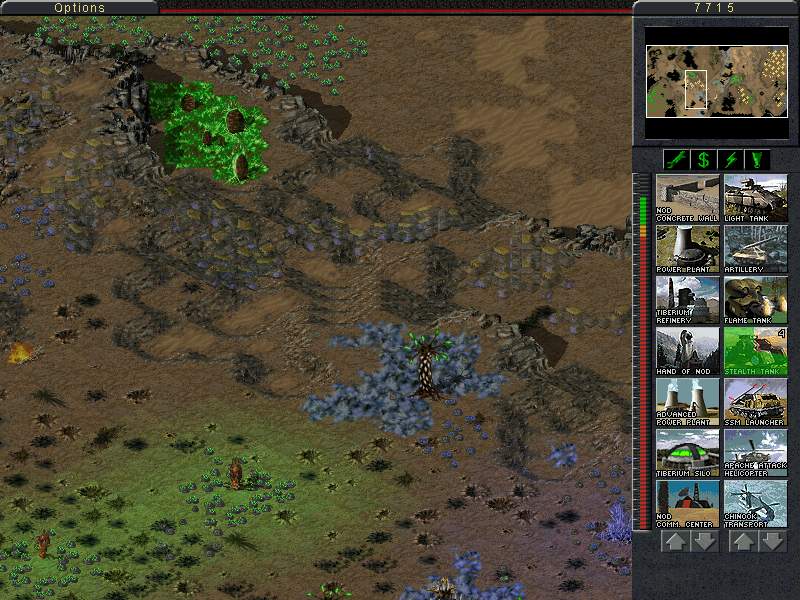This screenshot has height=600, width=800.
Task: Select the Stealth Tank build icon
Action: [755, 351]
